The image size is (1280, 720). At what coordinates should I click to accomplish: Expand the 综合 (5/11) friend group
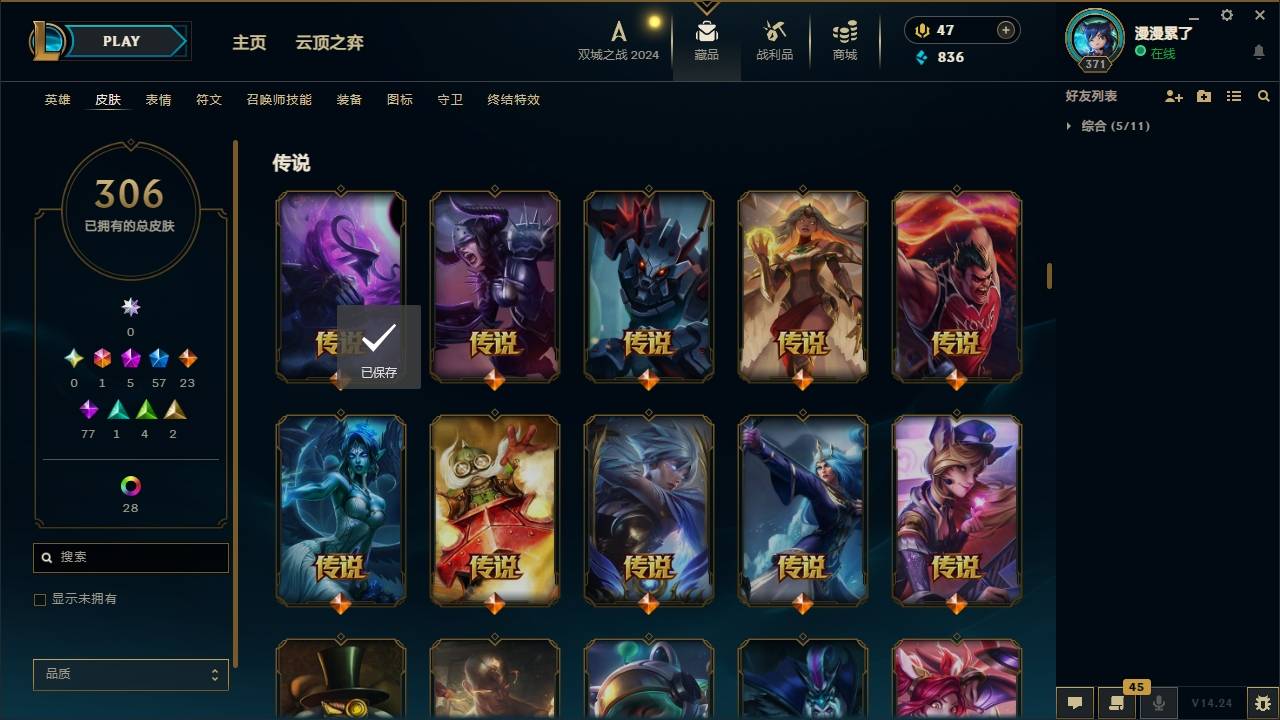(1115, 126)
